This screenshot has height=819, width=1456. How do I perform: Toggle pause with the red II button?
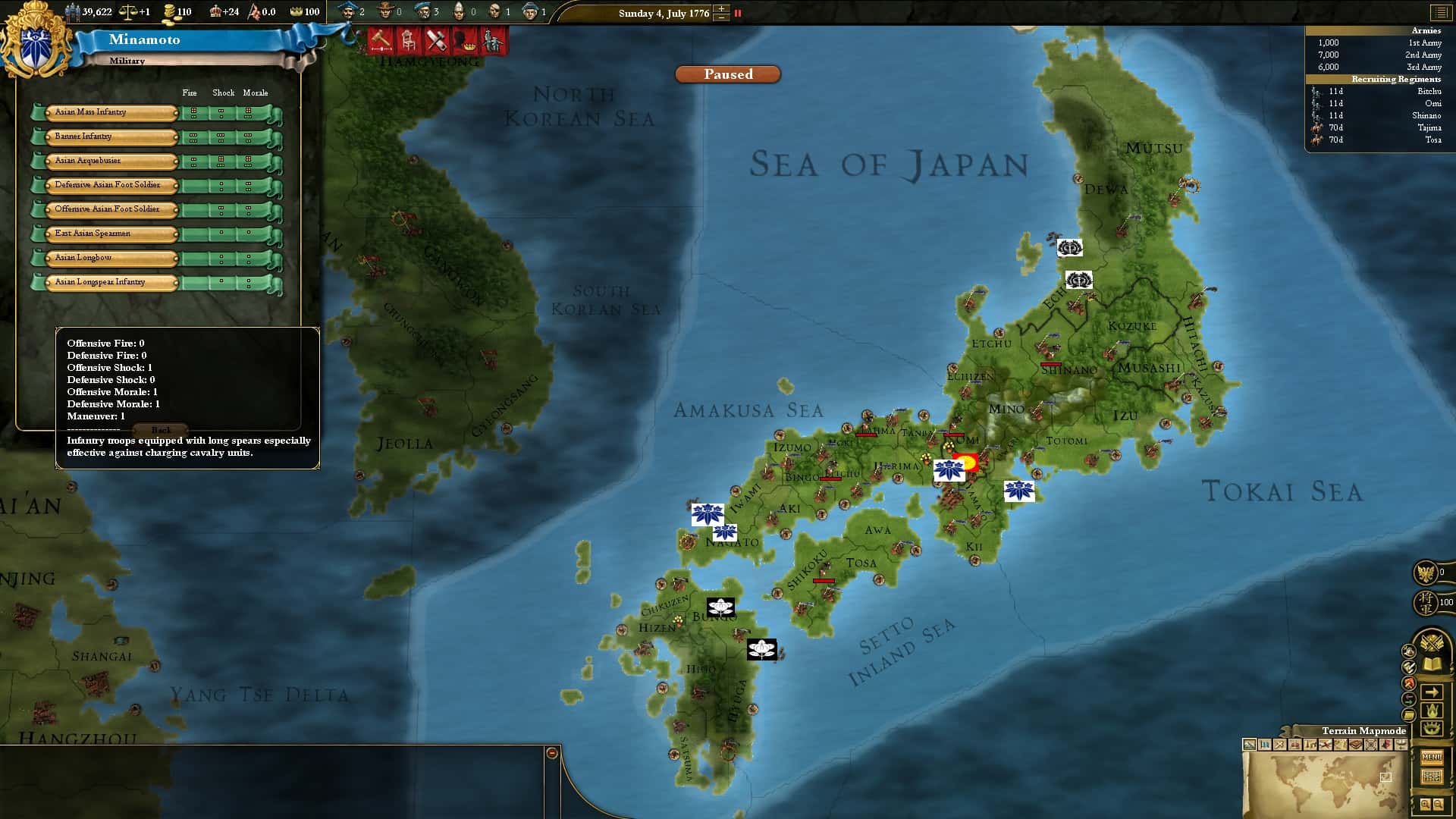pyautogui.click(x=738, y=13)
